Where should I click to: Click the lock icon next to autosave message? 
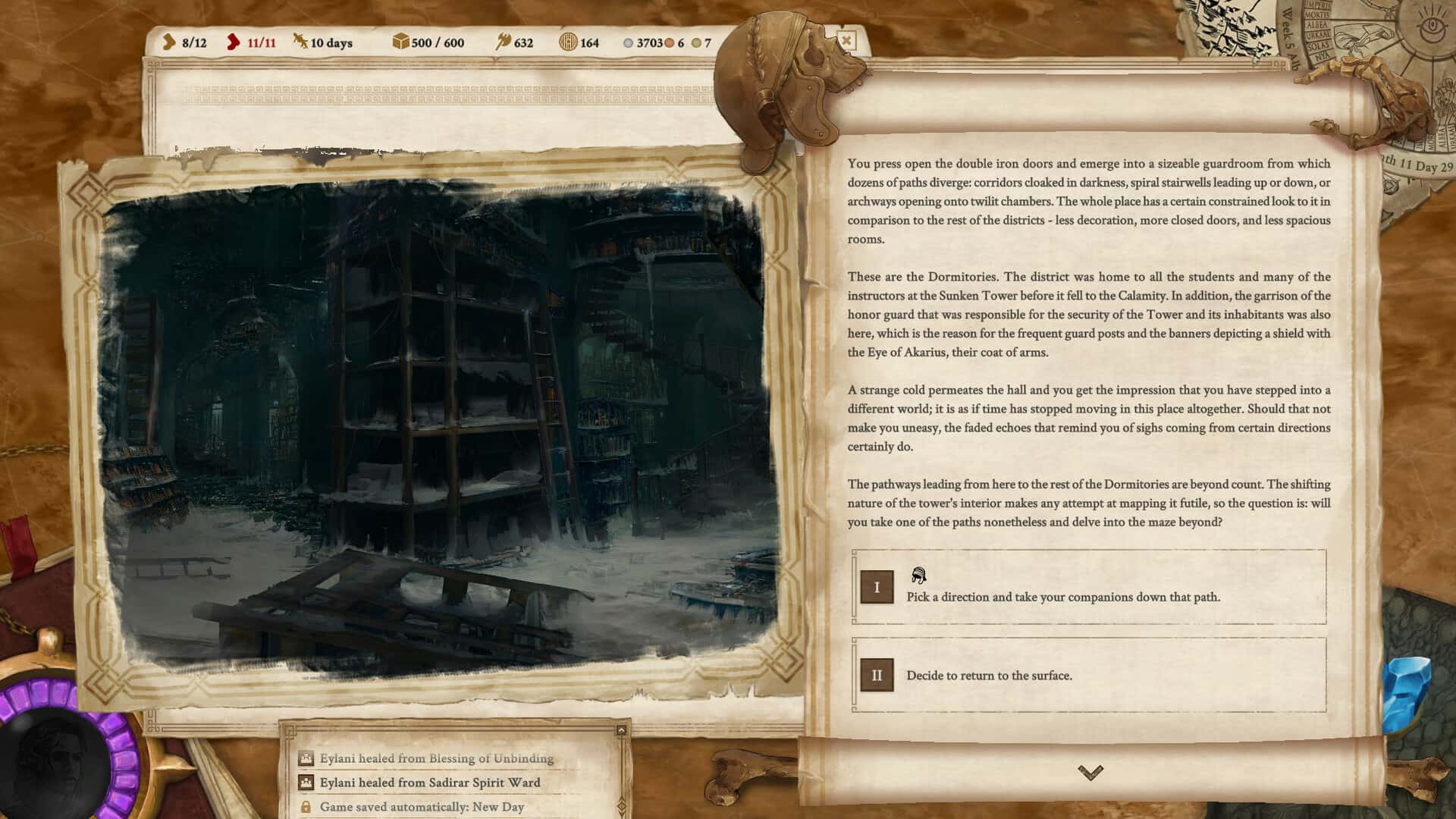click(x=306, y=807)
